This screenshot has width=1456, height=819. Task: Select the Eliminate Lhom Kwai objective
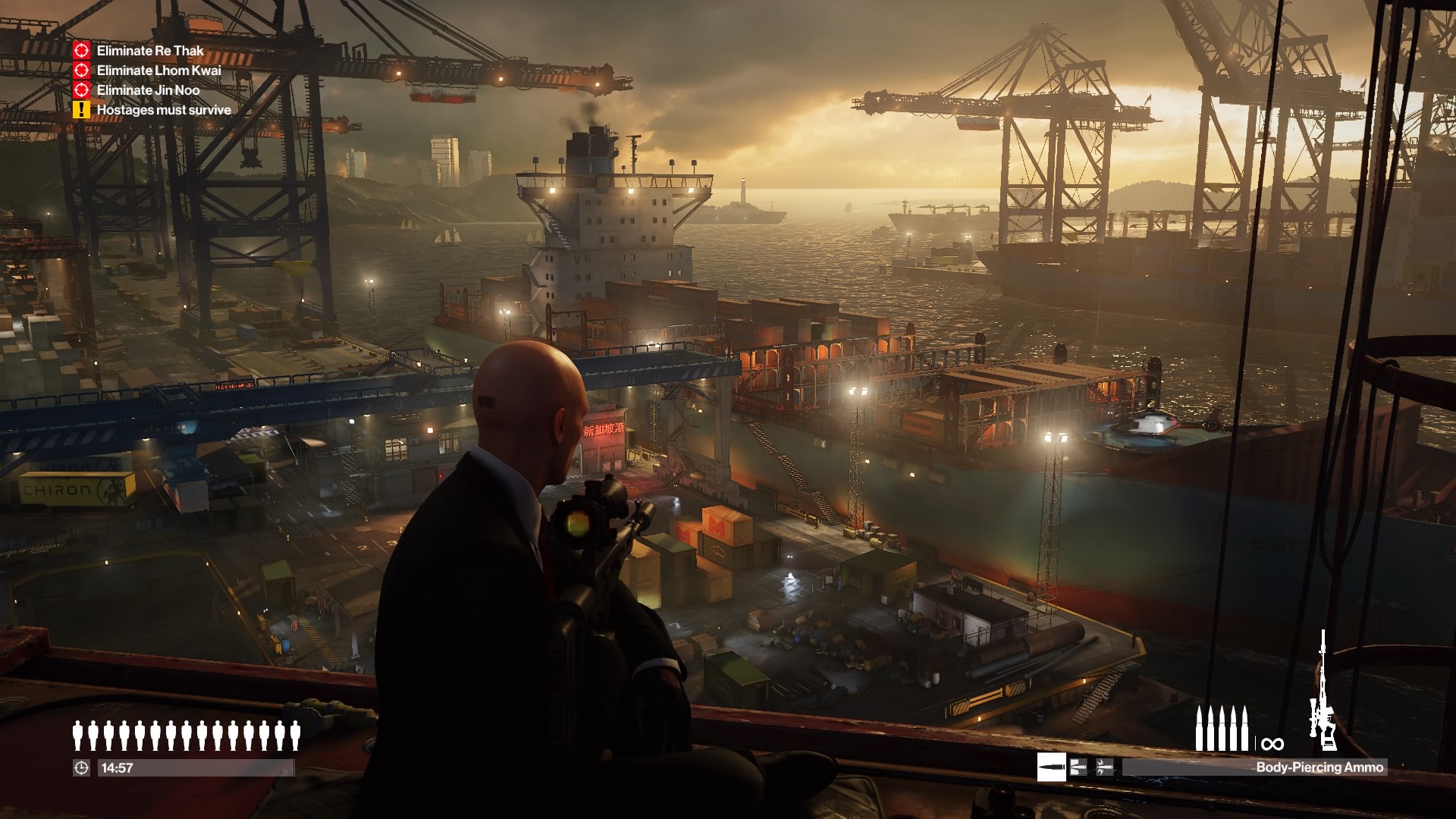click(158, 71)
